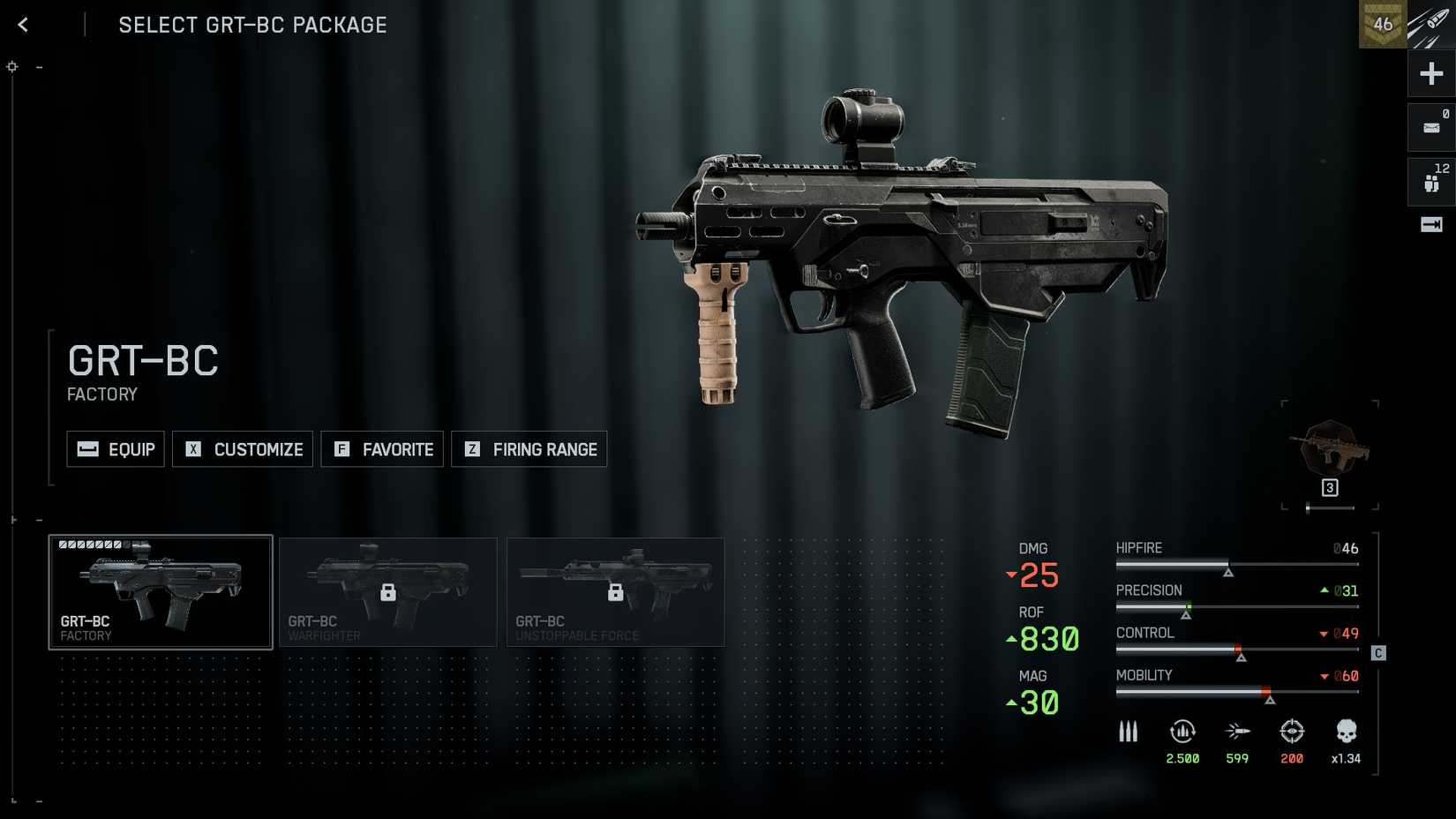The width and height of the screenshot is (1456, 819).
Task: Click the skull headshot multiplier icon
Action: 1346,732
